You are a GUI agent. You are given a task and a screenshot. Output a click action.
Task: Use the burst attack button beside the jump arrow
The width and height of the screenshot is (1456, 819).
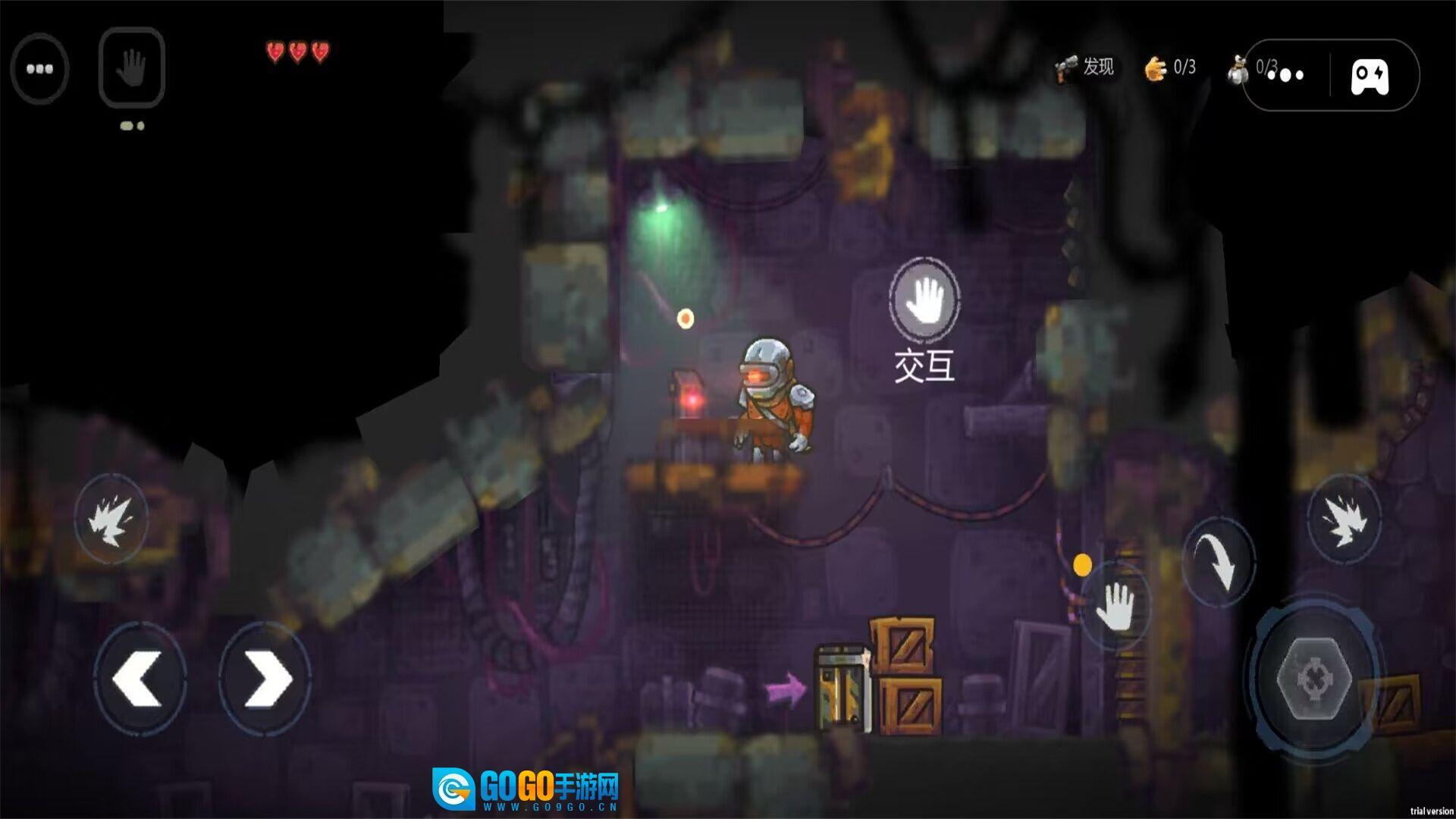(1344, 519)
